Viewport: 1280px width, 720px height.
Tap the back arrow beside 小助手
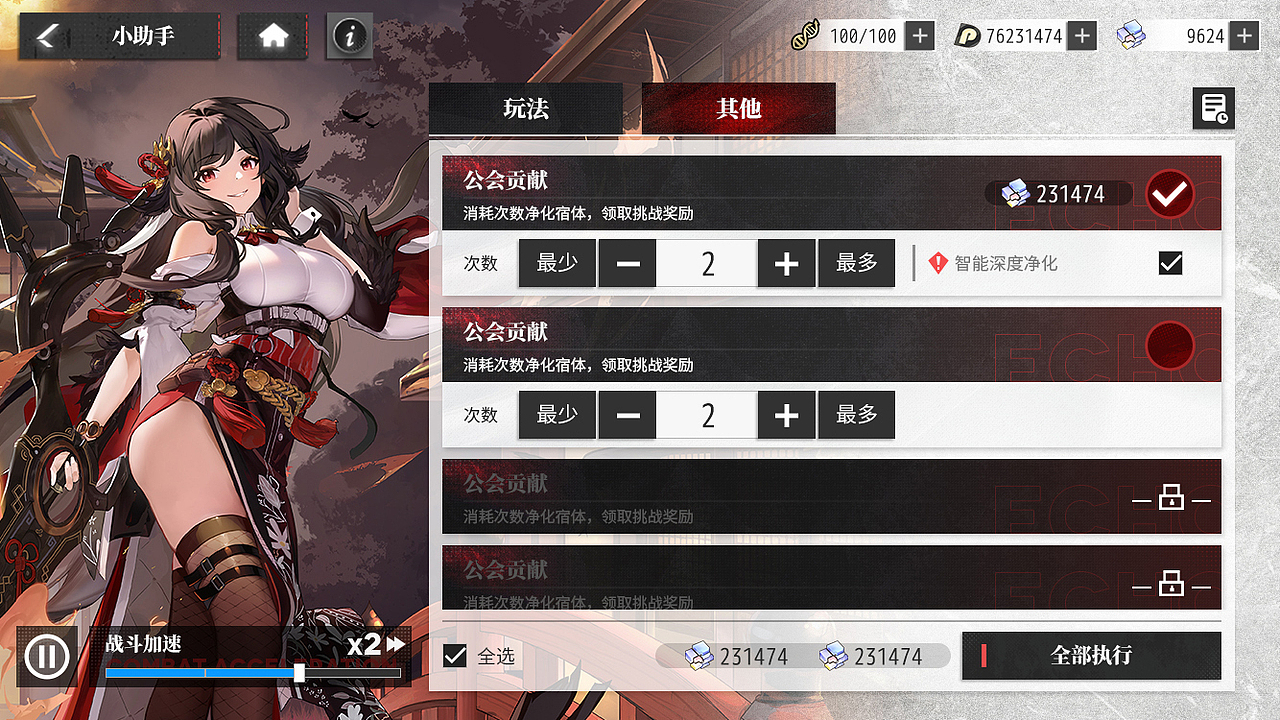tap(45, 35)
